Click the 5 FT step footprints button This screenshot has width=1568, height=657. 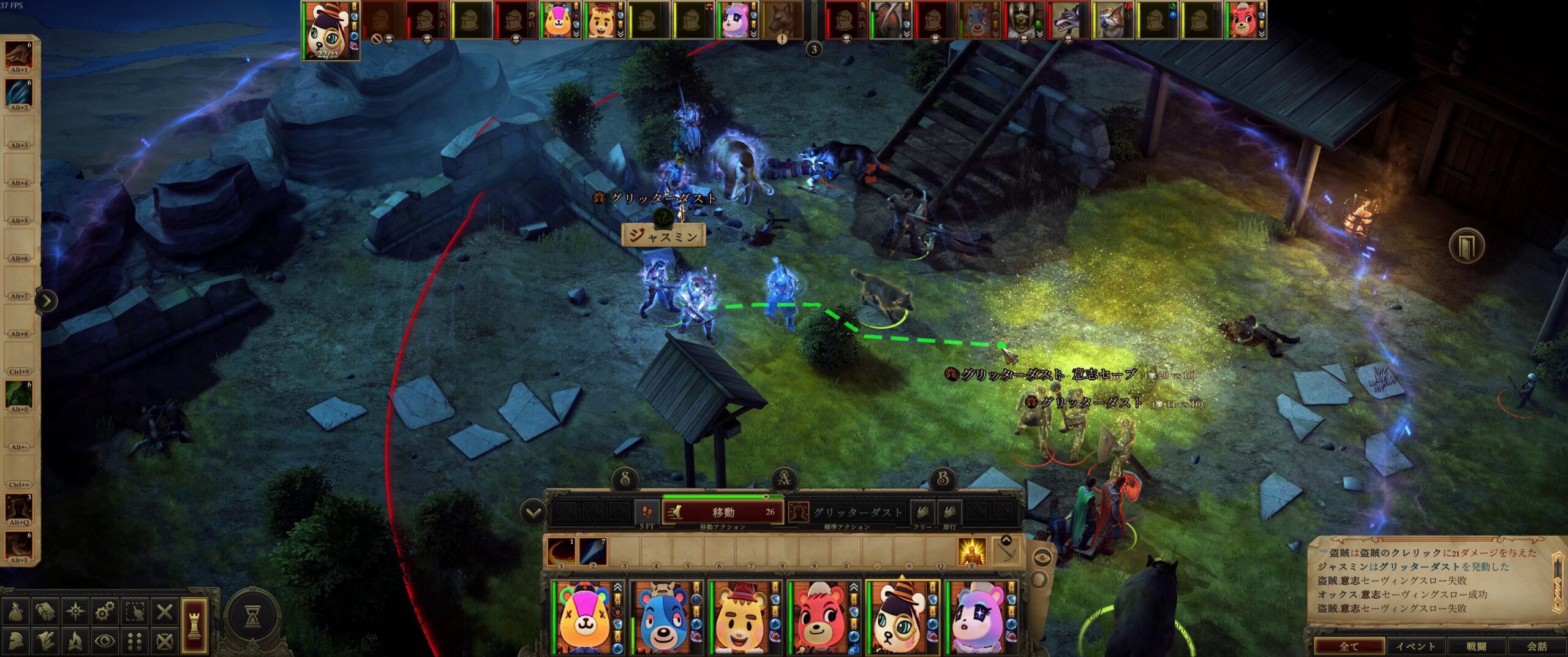647,512
